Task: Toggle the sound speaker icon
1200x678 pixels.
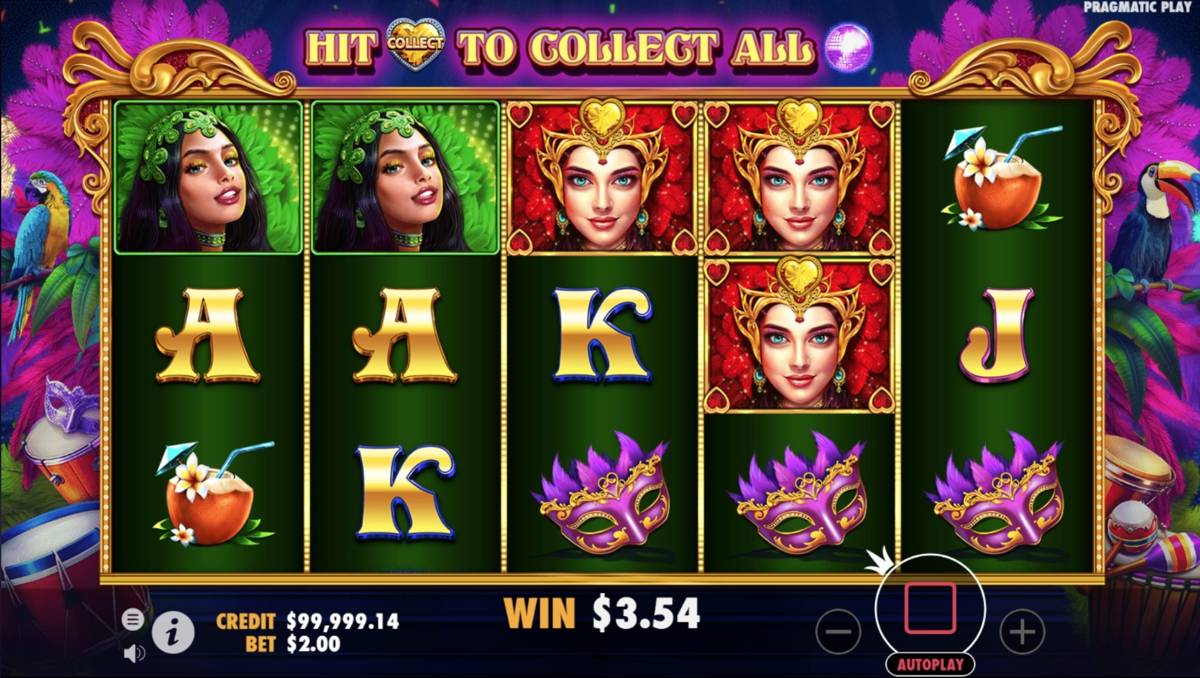Action: [x=133, y=653]
